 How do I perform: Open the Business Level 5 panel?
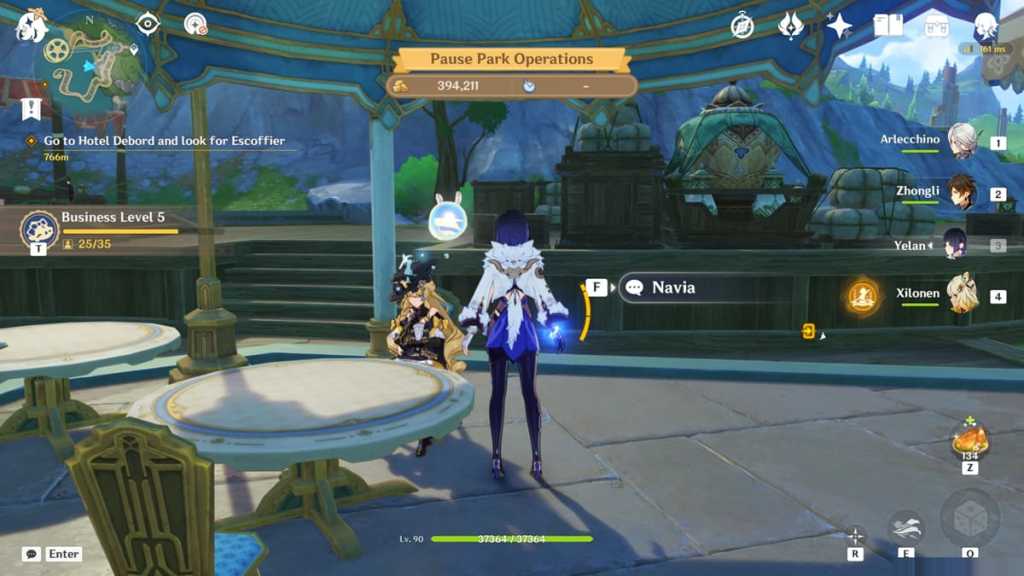click(x=40, y=229)
